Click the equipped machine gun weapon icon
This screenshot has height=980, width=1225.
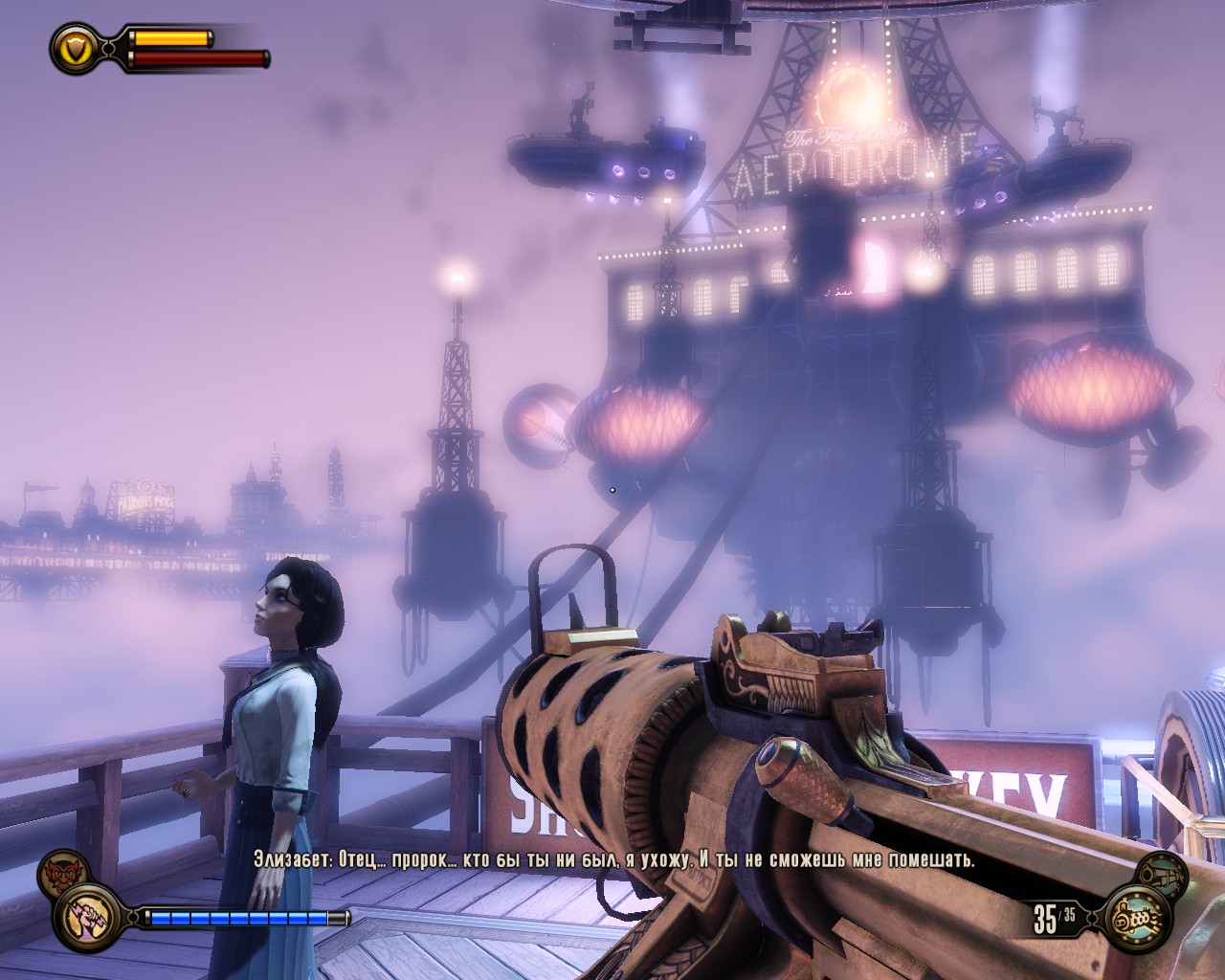pos(1138,920)
